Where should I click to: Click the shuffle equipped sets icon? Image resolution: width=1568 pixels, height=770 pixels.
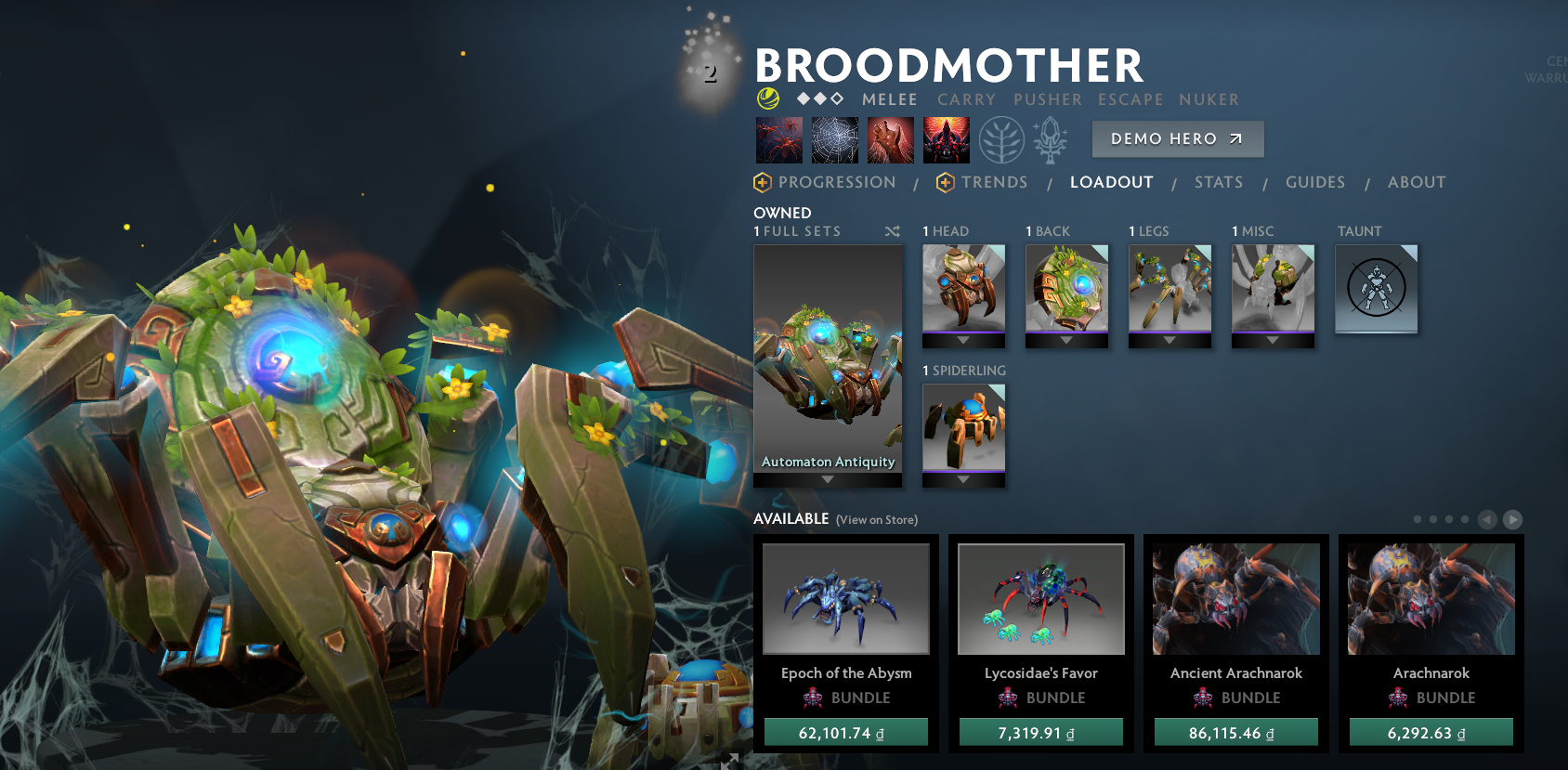coord(893,231)
